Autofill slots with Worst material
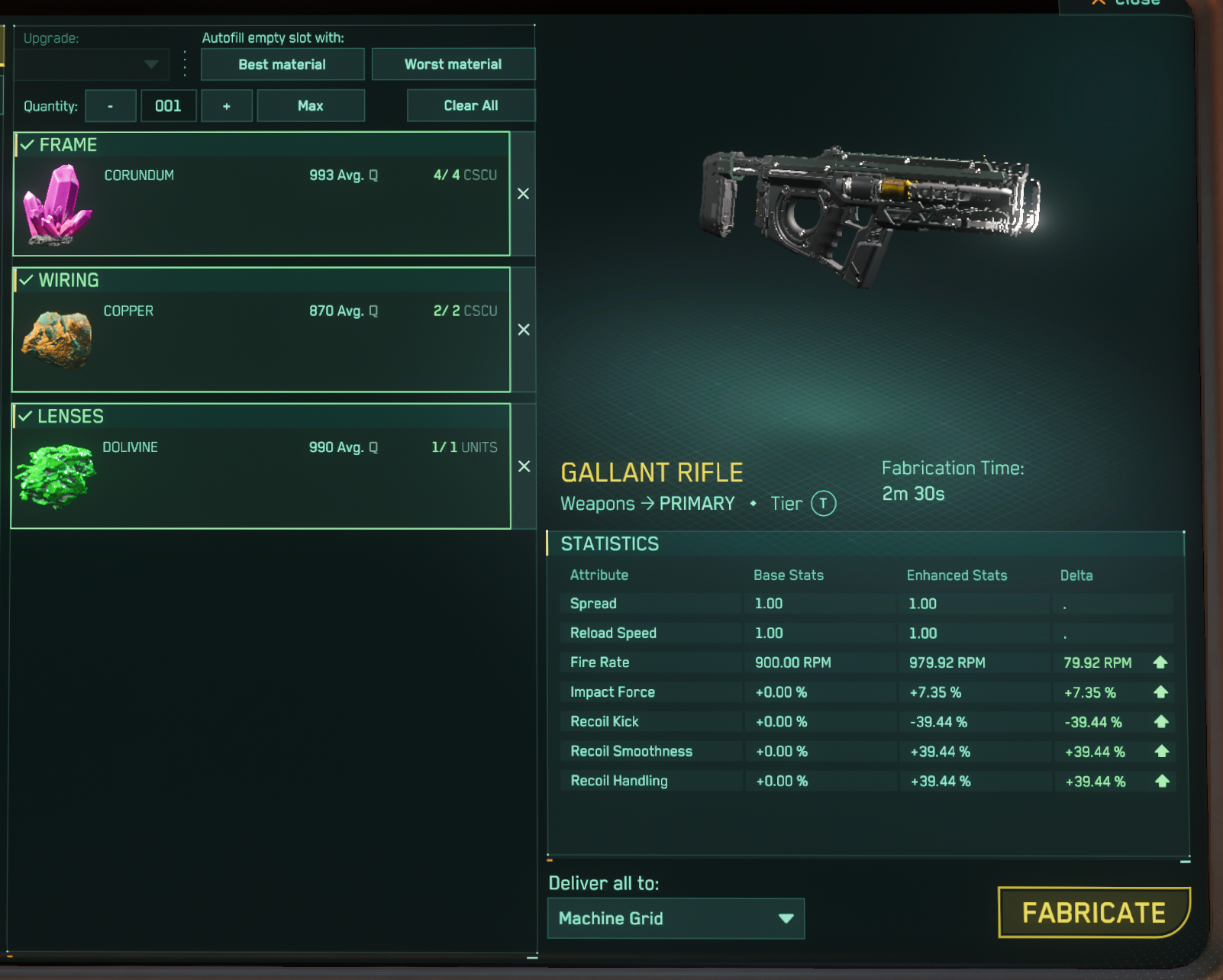The width and height of the screenshot is (1223, 980). pos(453,65)
